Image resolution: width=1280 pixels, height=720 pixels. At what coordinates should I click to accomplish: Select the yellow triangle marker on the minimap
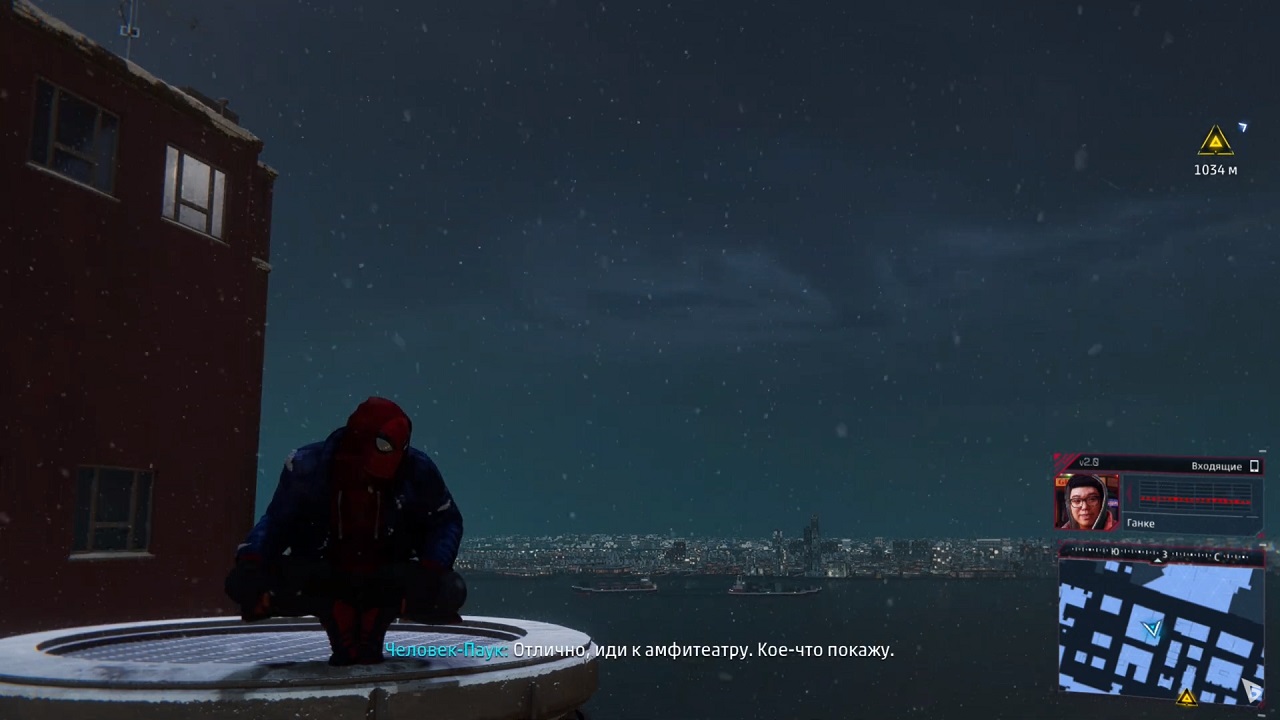click(1187, 696)
